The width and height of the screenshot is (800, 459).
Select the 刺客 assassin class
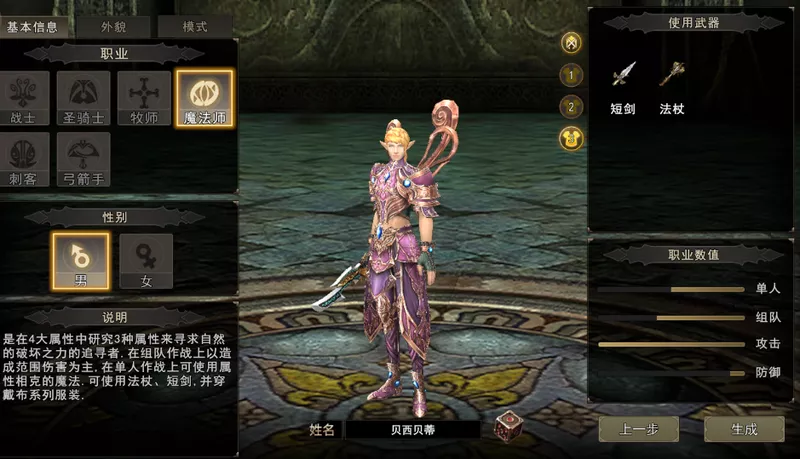coord(22,159)
